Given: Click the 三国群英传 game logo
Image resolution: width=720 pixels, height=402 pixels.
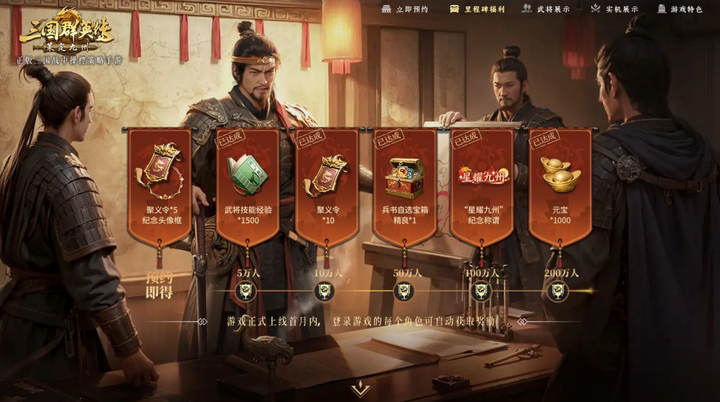Looking at the screenshot, I should pos(66,36).
